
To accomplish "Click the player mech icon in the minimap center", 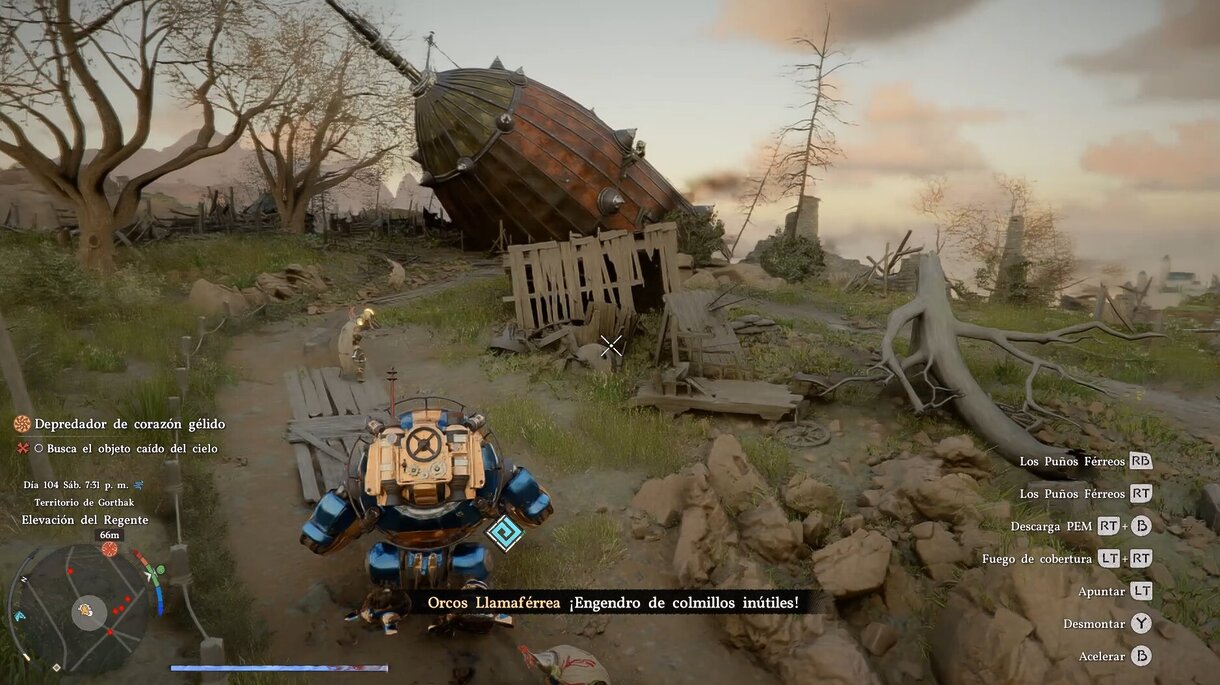I will [x=87, y=609].
